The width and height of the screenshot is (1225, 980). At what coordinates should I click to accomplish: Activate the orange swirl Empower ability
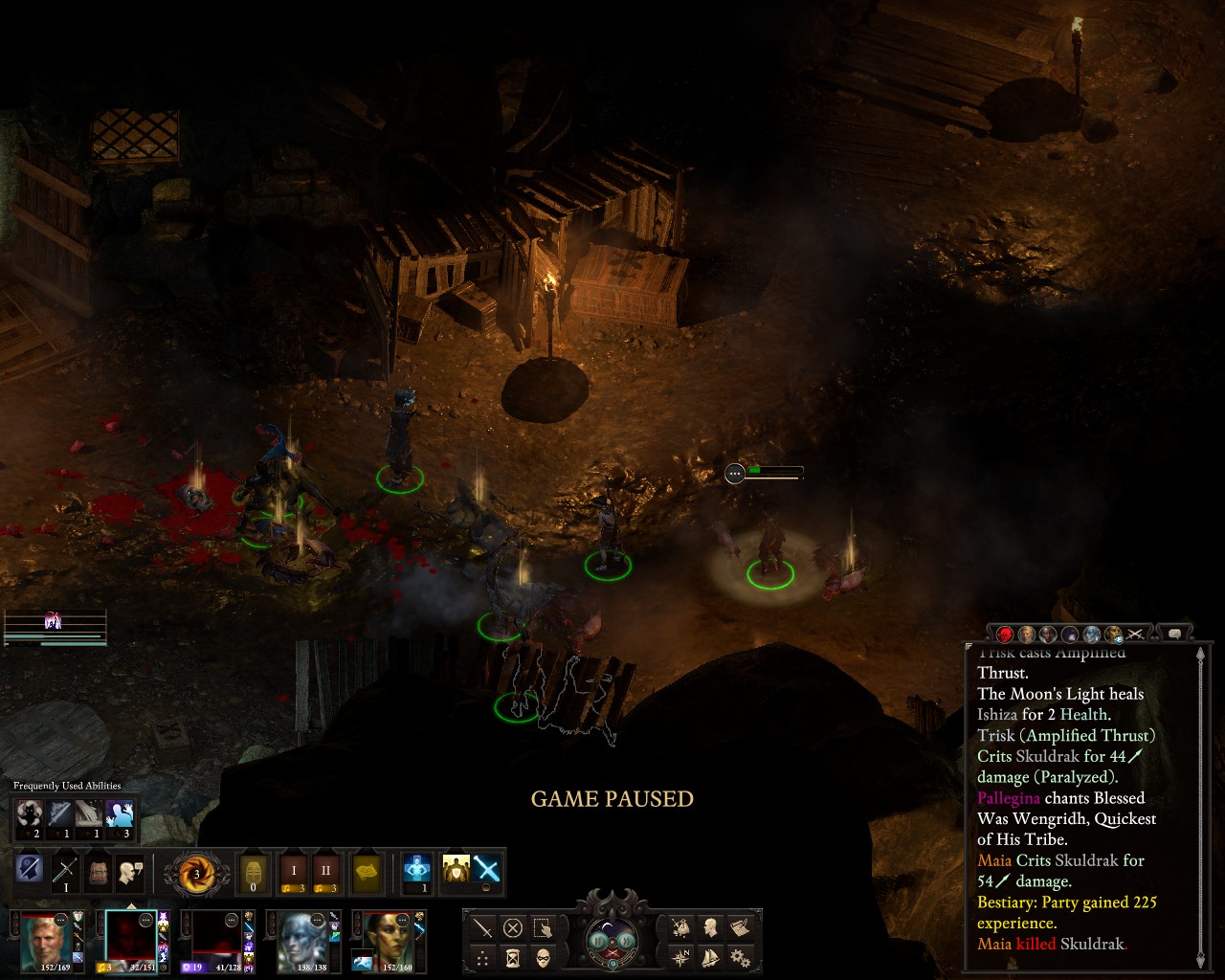click(196, 873)
